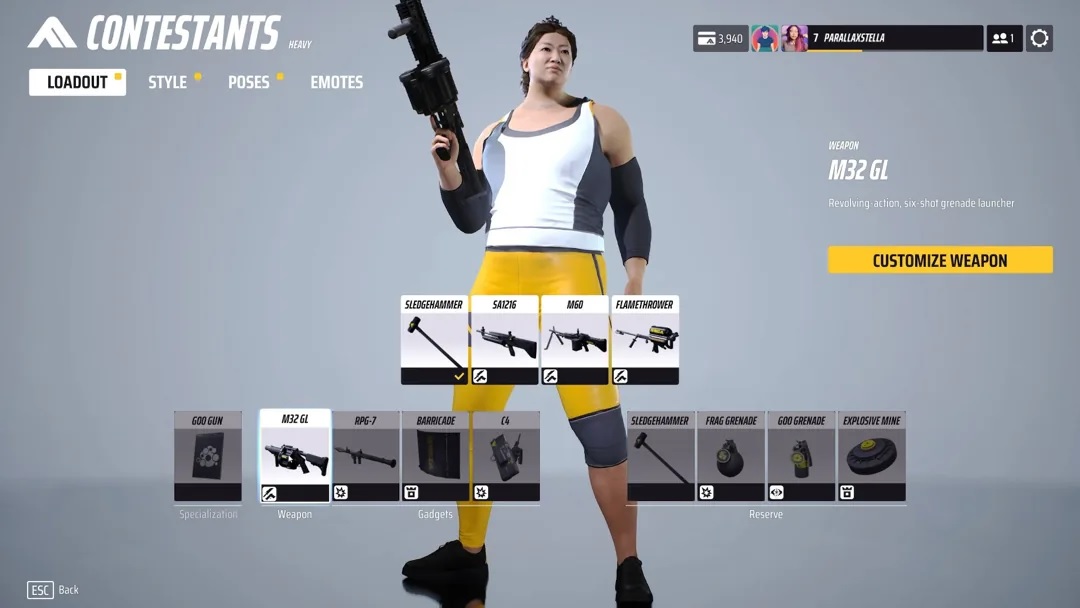Viewport: 1080px width, 608px height.
Task: Select the Goo Gun specialization slot
Action: click(x=208, y=456)
